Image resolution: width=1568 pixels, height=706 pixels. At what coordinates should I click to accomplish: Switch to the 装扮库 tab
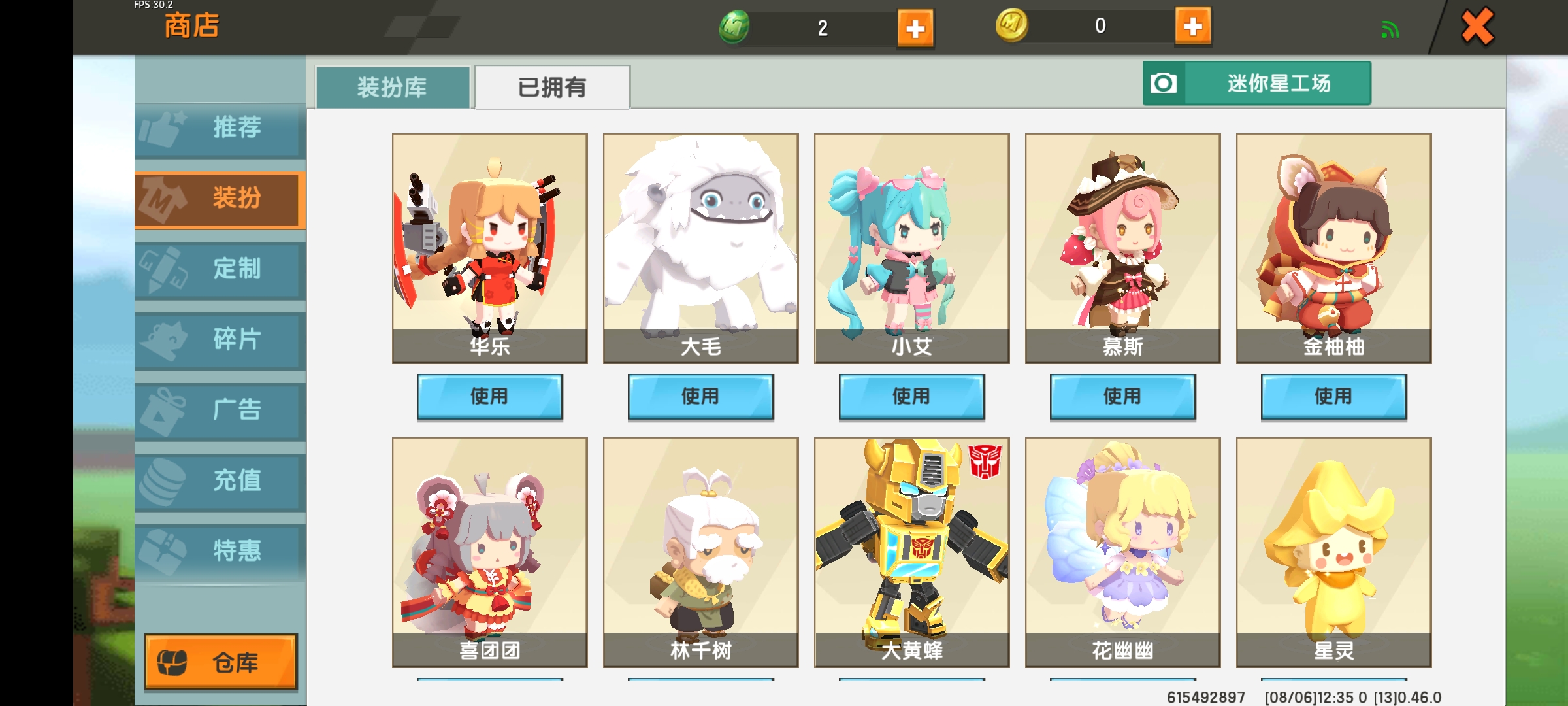pos(392,86)
